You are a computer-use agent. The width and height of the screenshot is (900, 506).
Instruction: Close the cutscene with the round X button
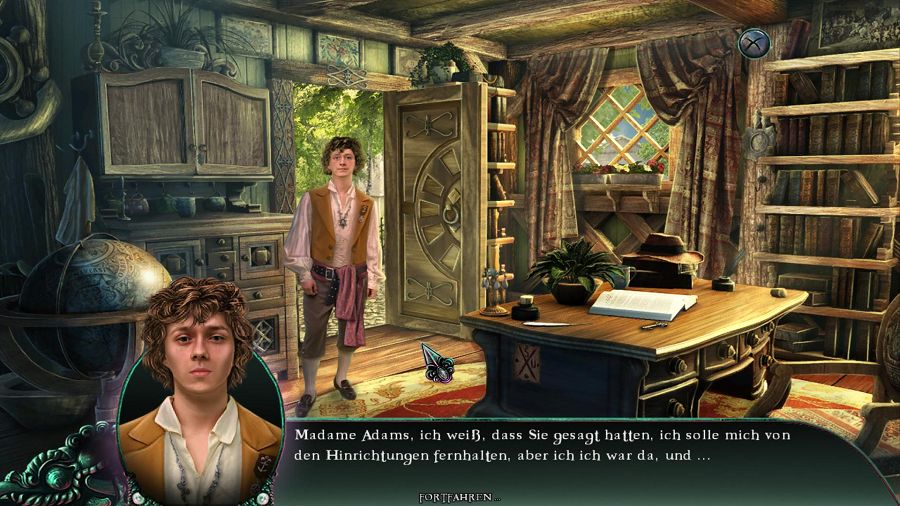coord(753,43)
